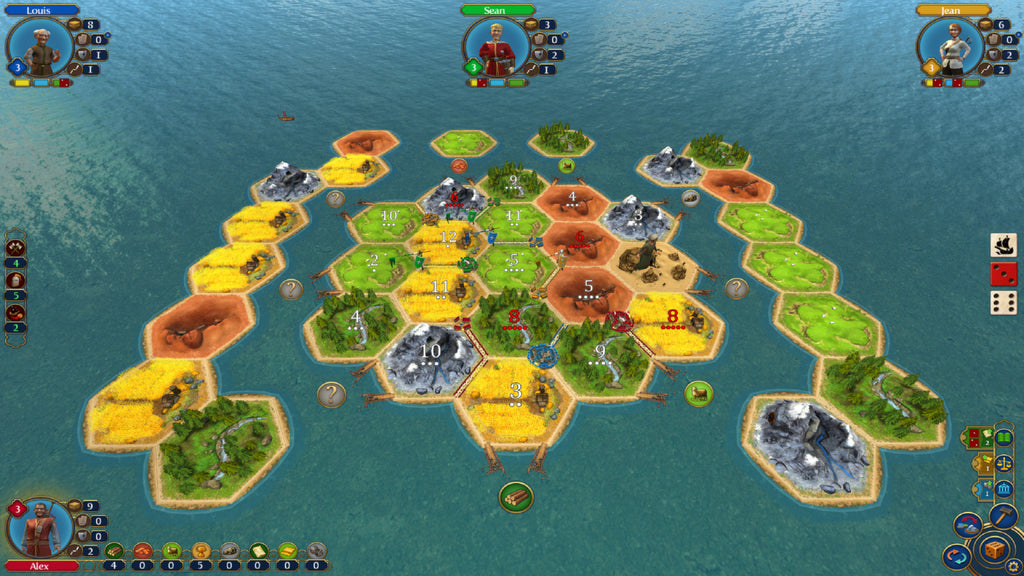Click Jean's player portrait
Screen dimensions: 1024x576
(952, 48)
